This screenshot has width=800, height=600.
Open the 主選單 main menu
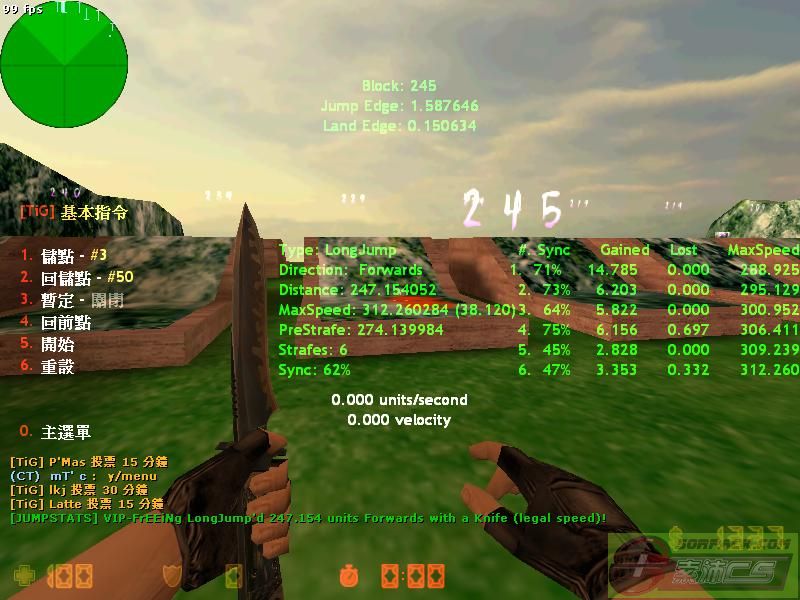coord(66,432)
